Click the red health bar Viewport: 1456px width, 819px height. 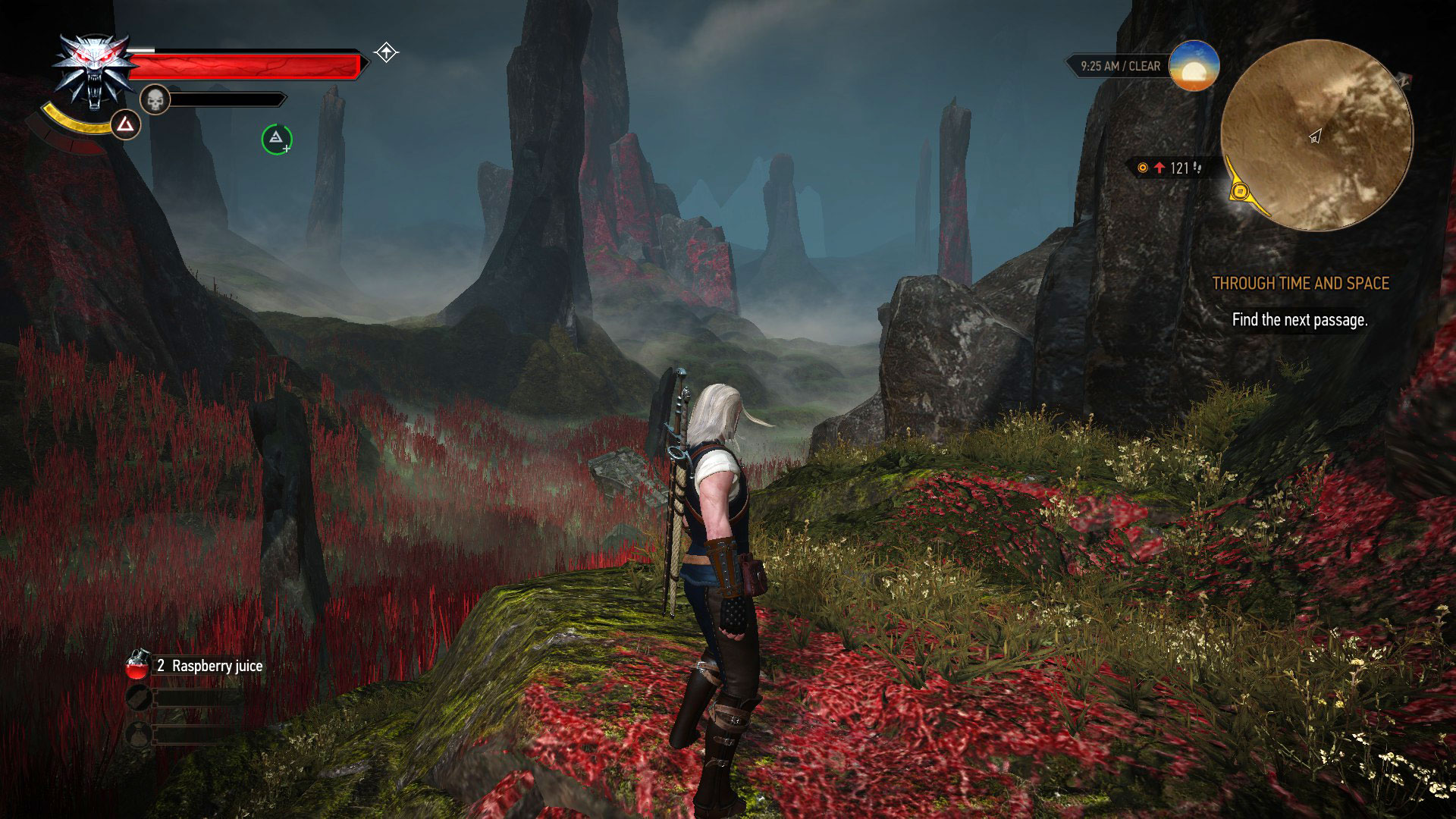pos(243,67)
